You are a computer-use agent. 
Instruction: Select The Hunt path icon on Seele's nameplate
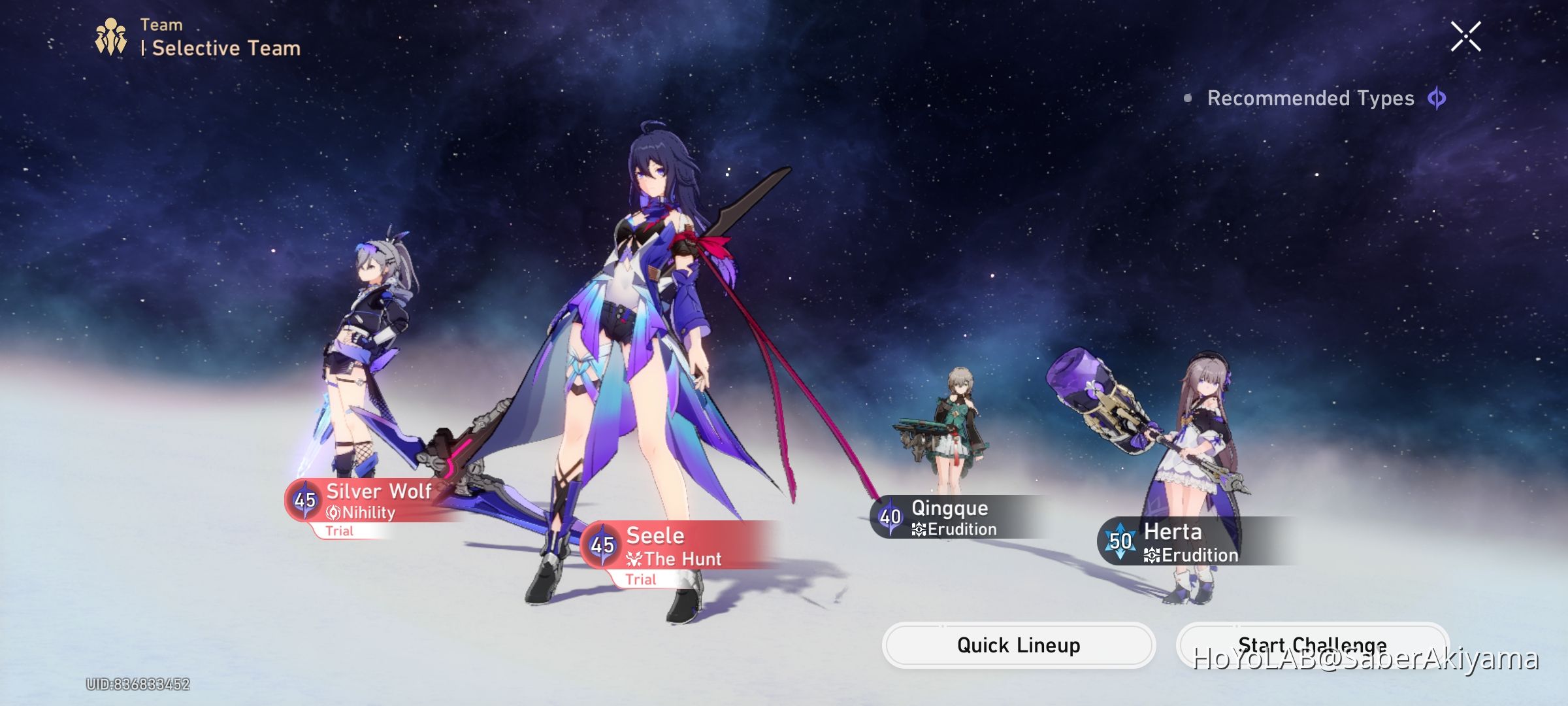click(633, 559)
